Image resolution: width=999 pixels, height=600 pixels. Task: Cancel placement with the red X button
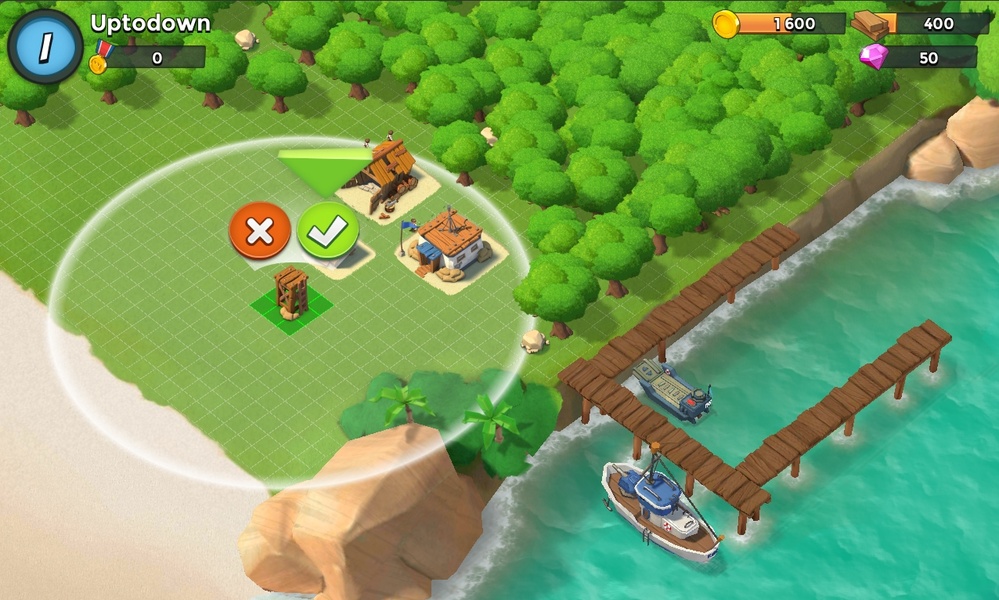click(260, 231)
